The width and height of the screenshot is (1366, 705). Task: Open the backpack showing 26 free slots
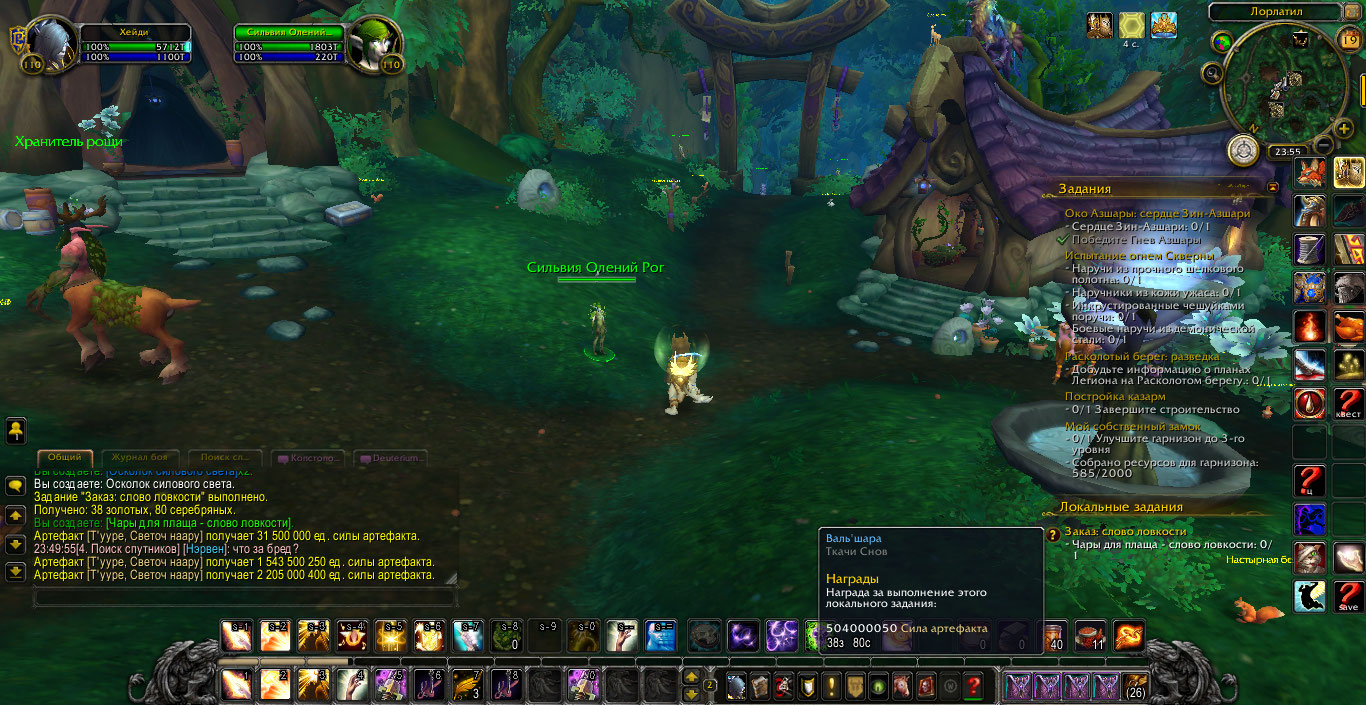pyautogui.click(x=1135, y=686)
